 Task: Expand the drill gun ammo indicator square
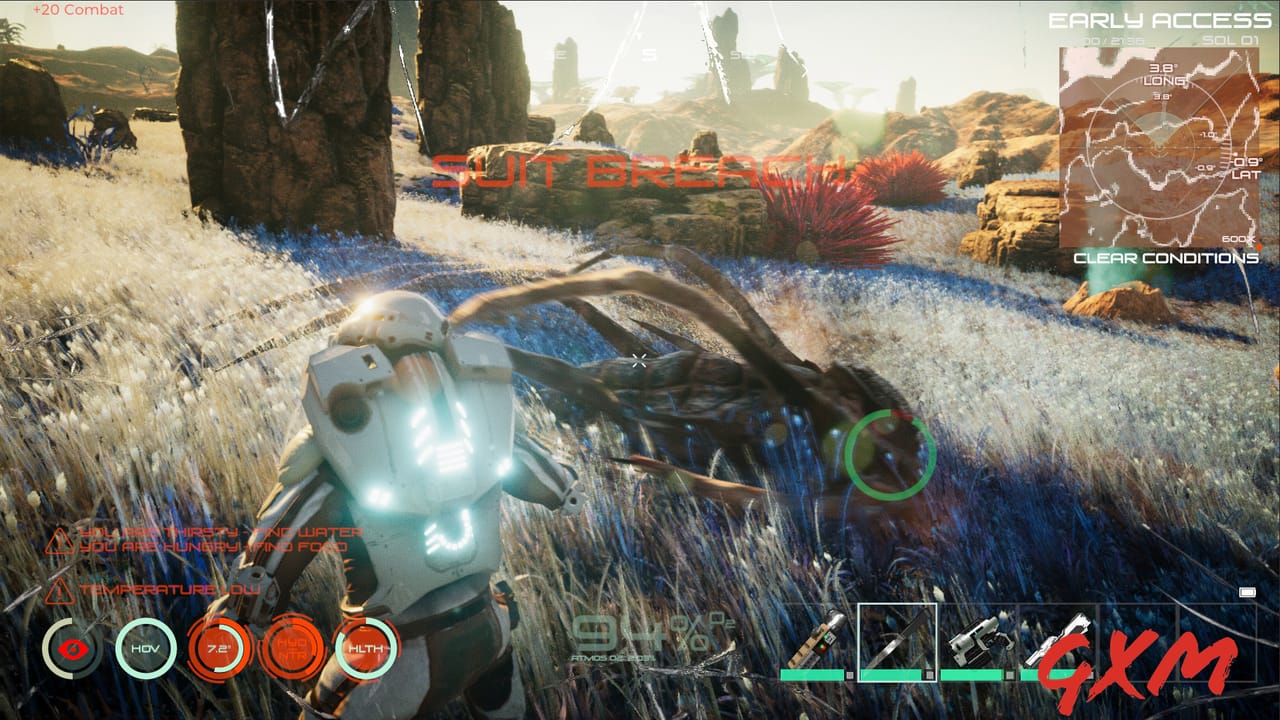1091,674
